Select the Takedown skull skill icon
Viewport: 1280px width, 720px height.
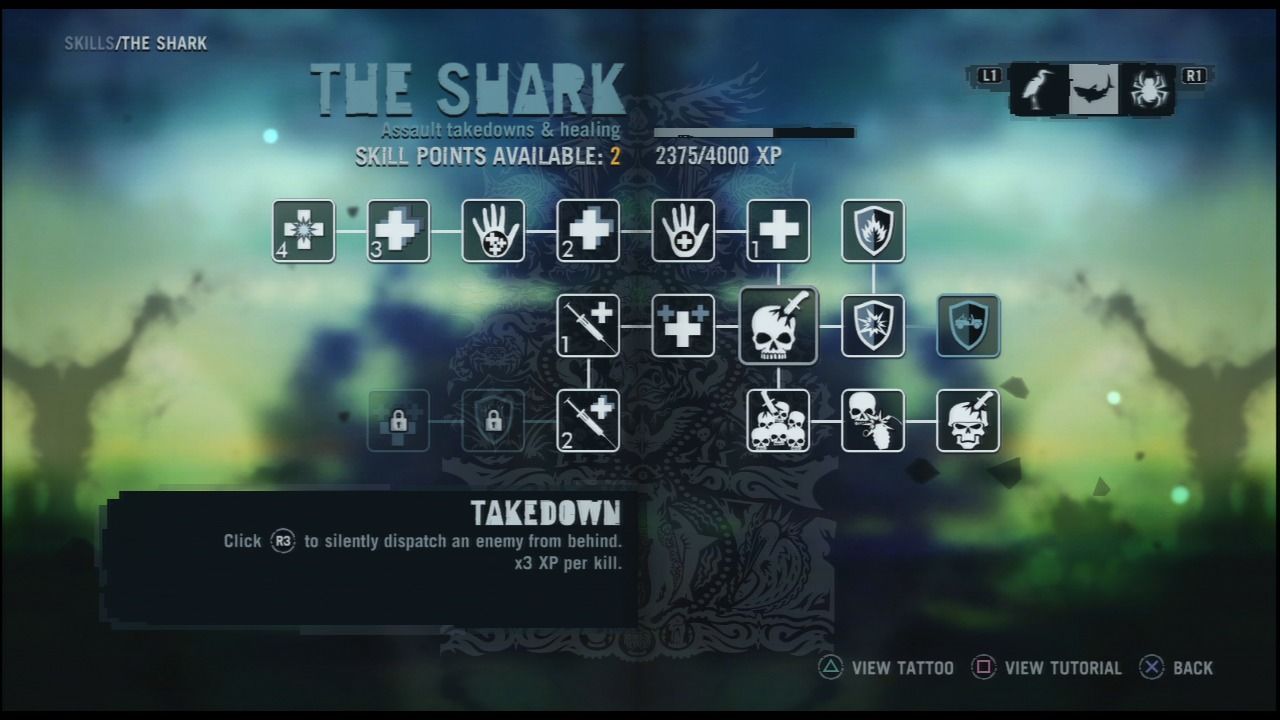776,325
